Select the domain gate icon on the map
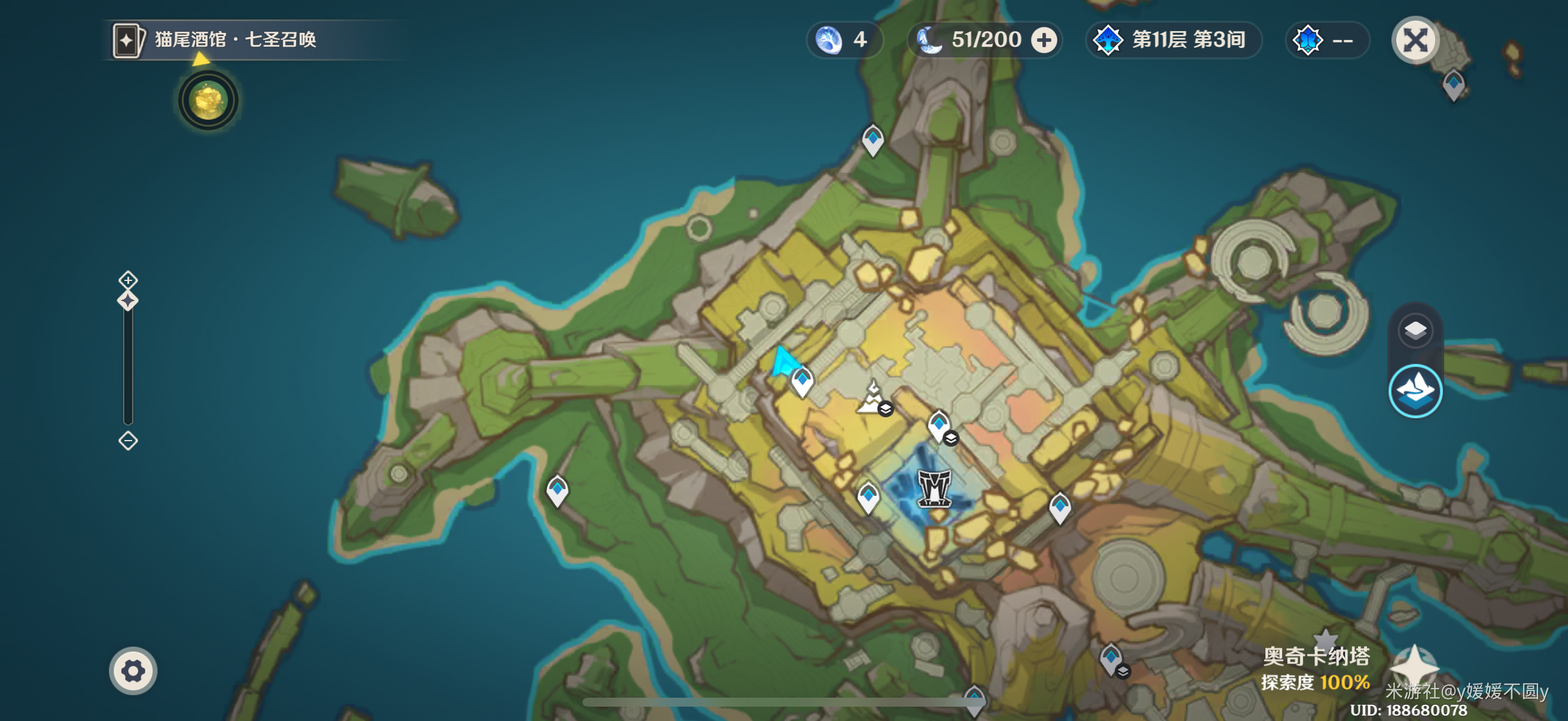The width and height of the screenshot is (1568, 721). (x=934, y=487)
